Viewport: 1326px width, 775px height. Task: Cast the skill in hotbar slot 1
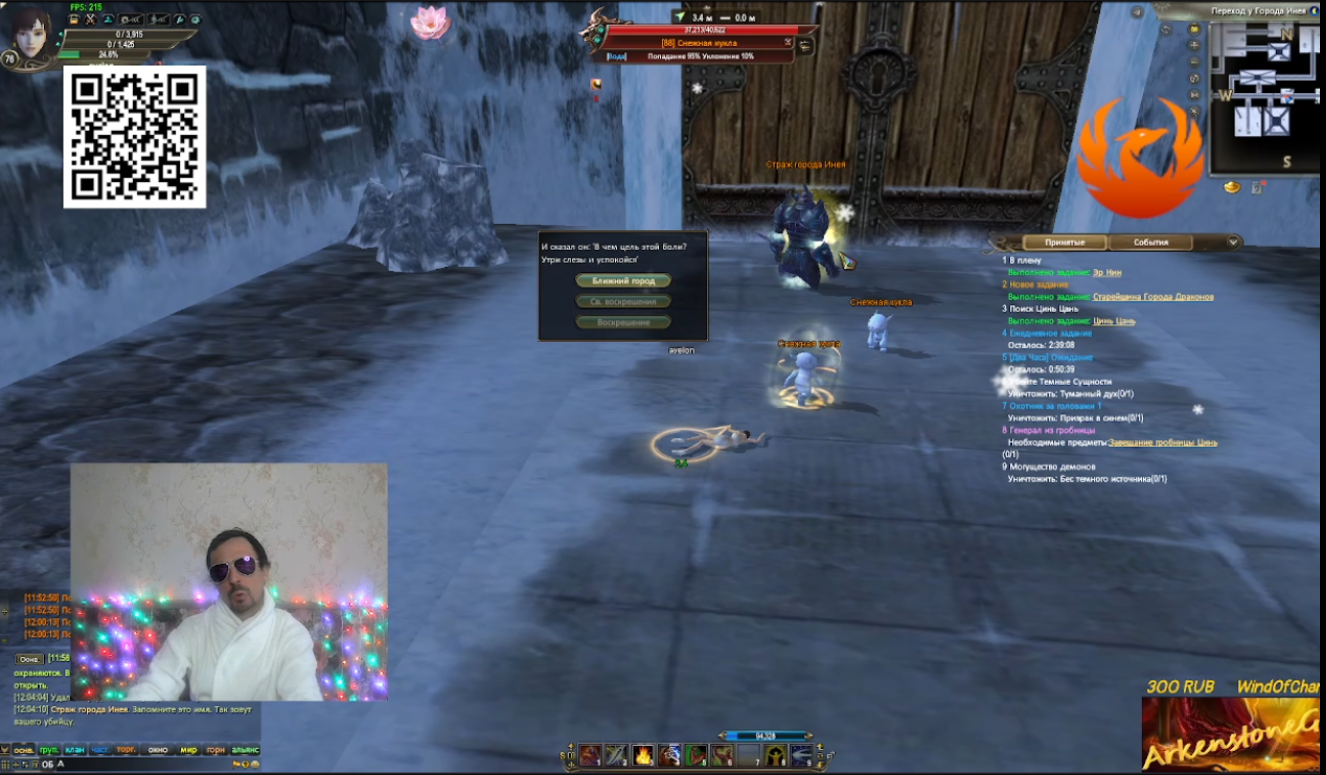pyautogui.click(x=589, y=756)
